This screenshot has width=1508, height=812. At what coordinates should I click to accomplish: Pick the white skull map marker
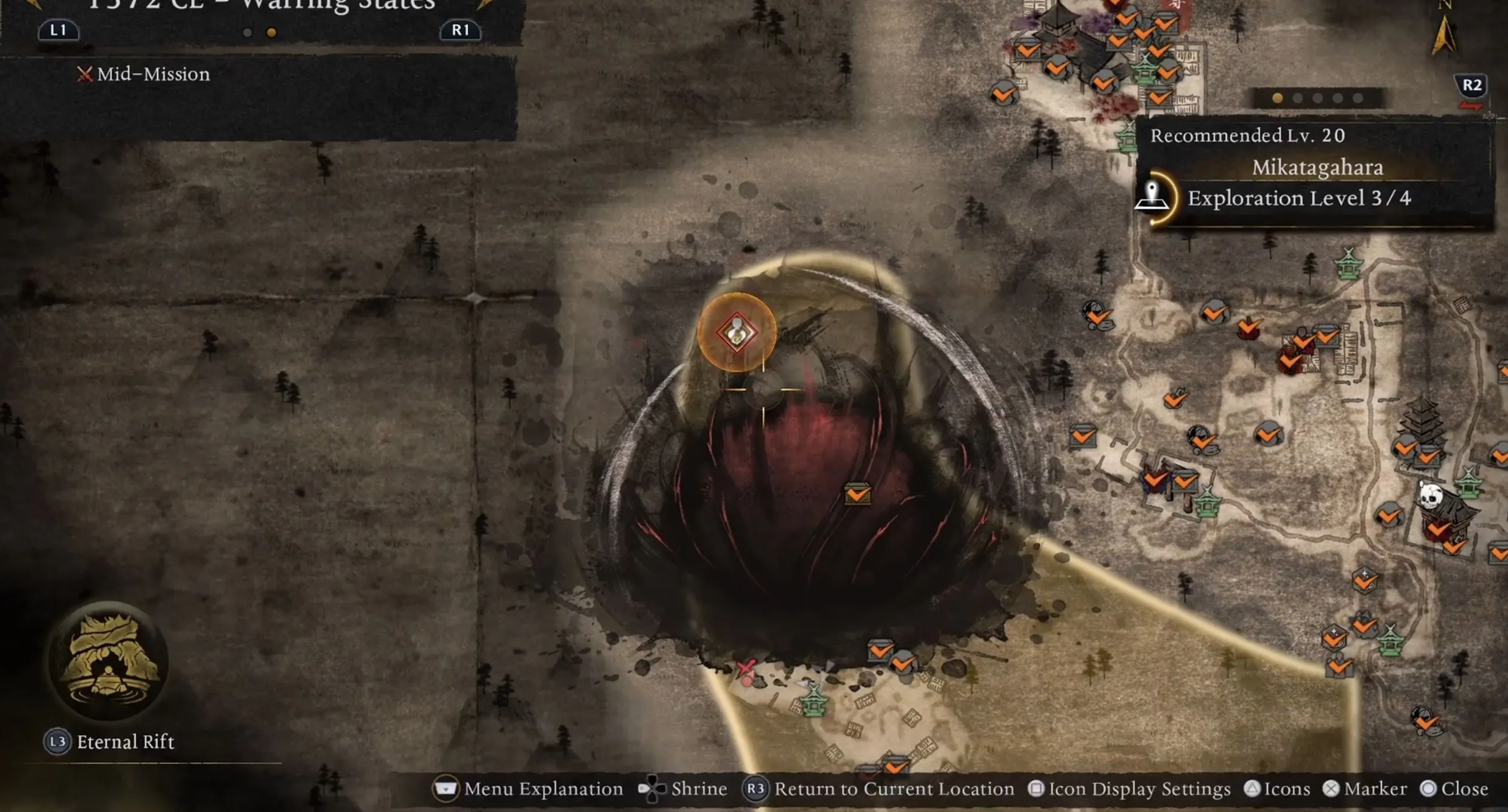[x=1430, y=494]
